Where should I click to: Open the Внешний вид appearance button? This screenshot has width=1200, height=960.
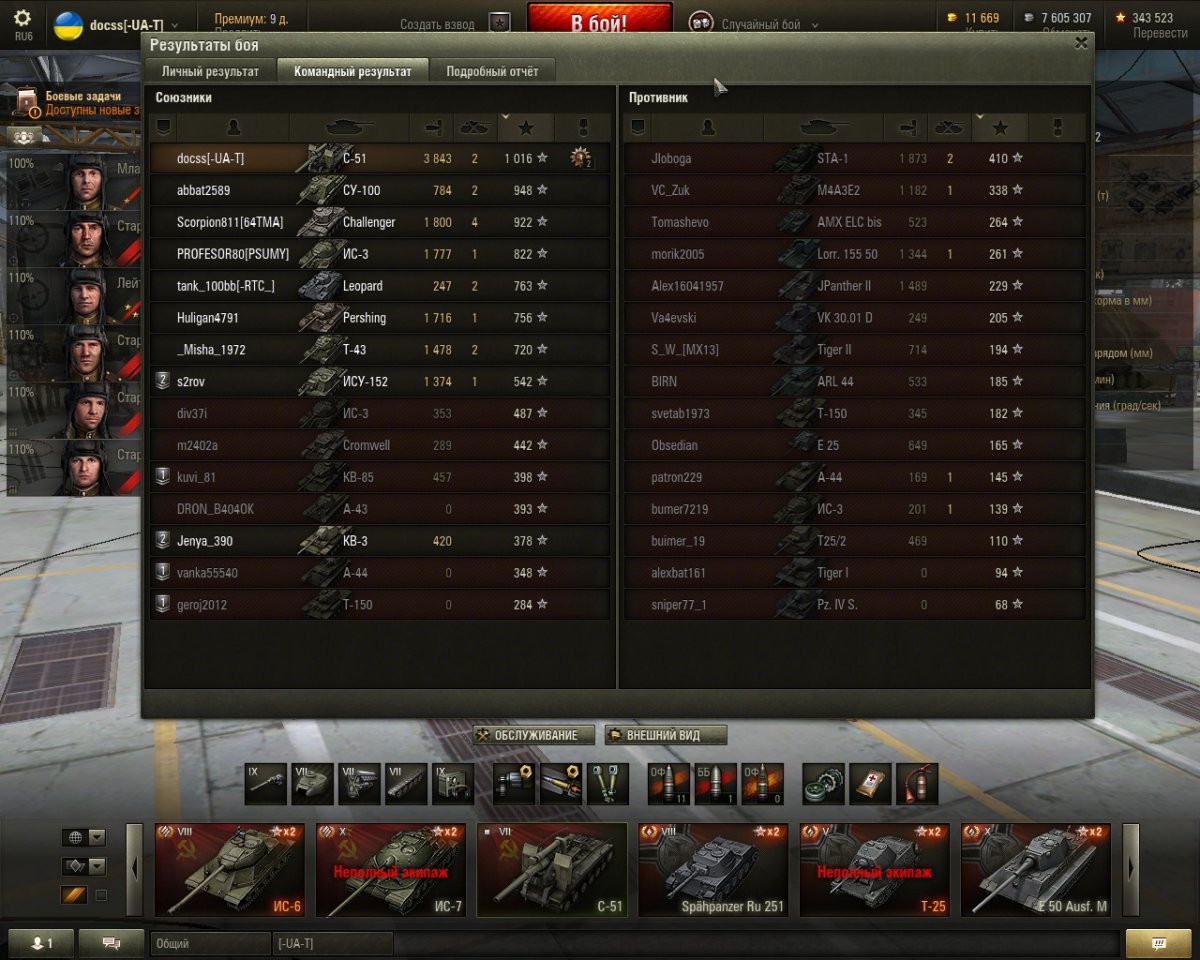pos(666,735)
